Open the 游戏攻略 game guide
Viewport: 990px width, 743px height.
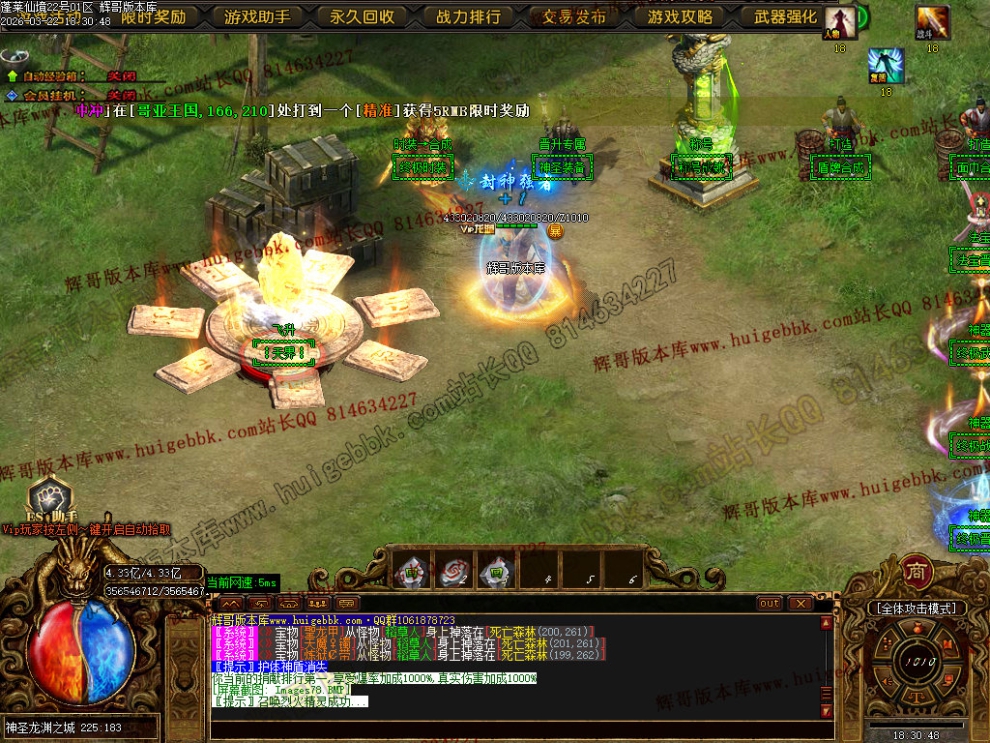680,16
